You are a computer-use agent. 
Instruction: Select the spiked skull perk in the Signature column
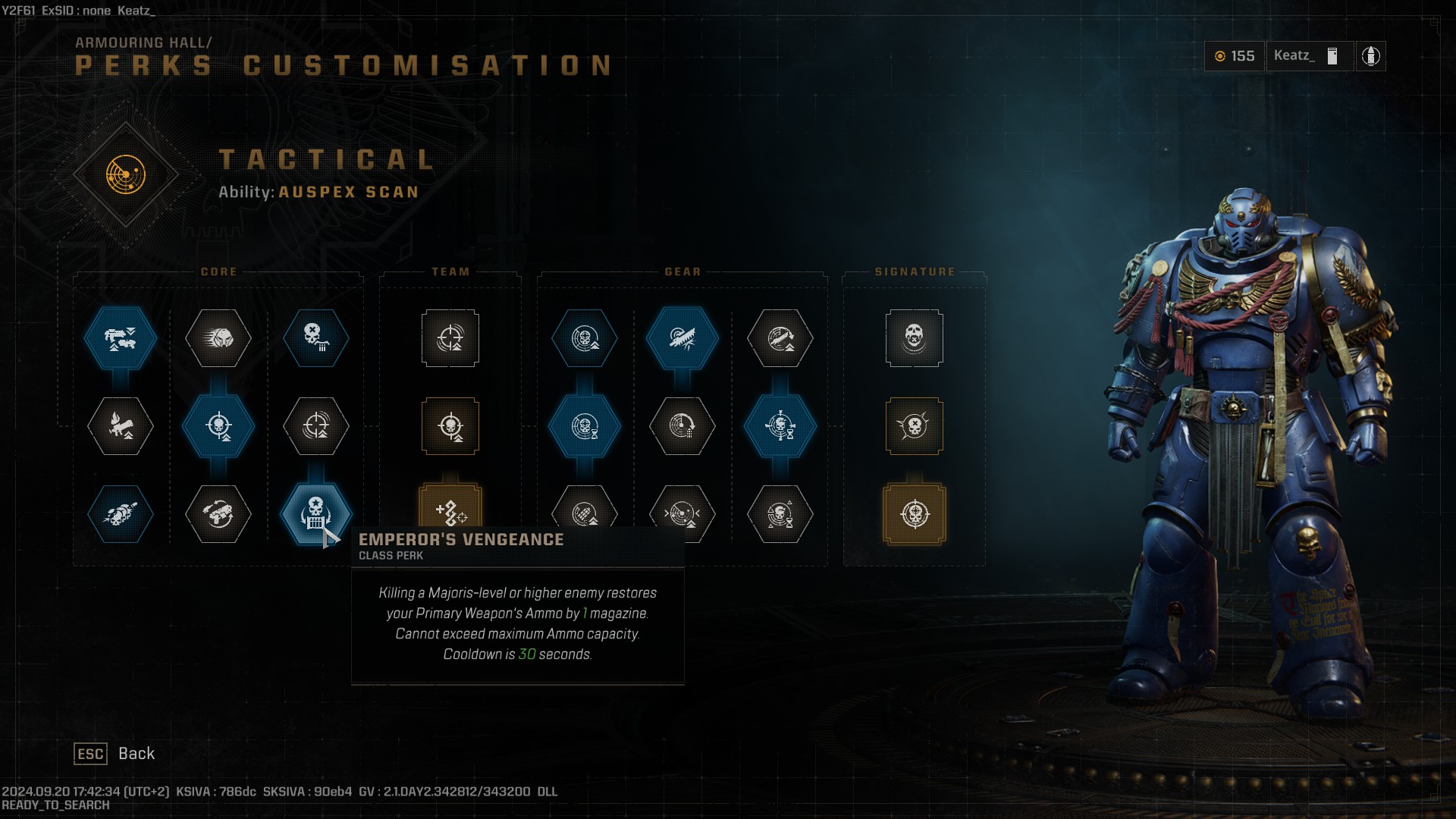tap(915, 427)
